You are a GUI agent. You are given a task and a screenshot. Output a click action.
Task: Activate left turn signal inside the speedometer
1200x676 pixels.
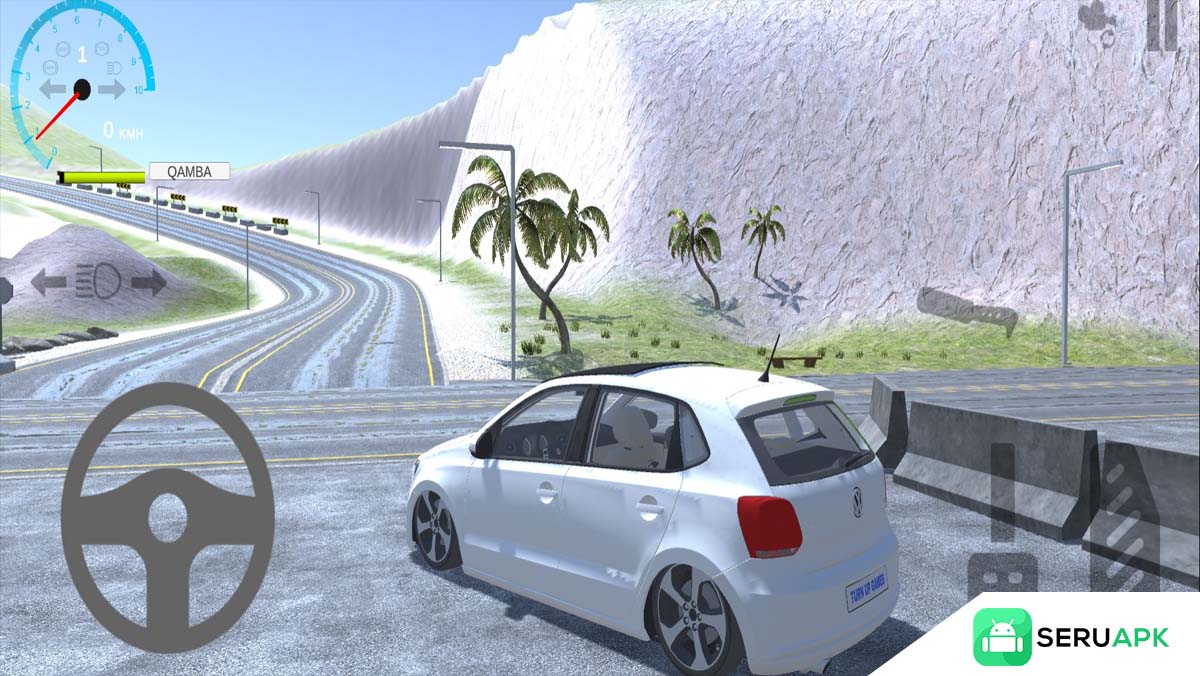[x=52, y=90]
